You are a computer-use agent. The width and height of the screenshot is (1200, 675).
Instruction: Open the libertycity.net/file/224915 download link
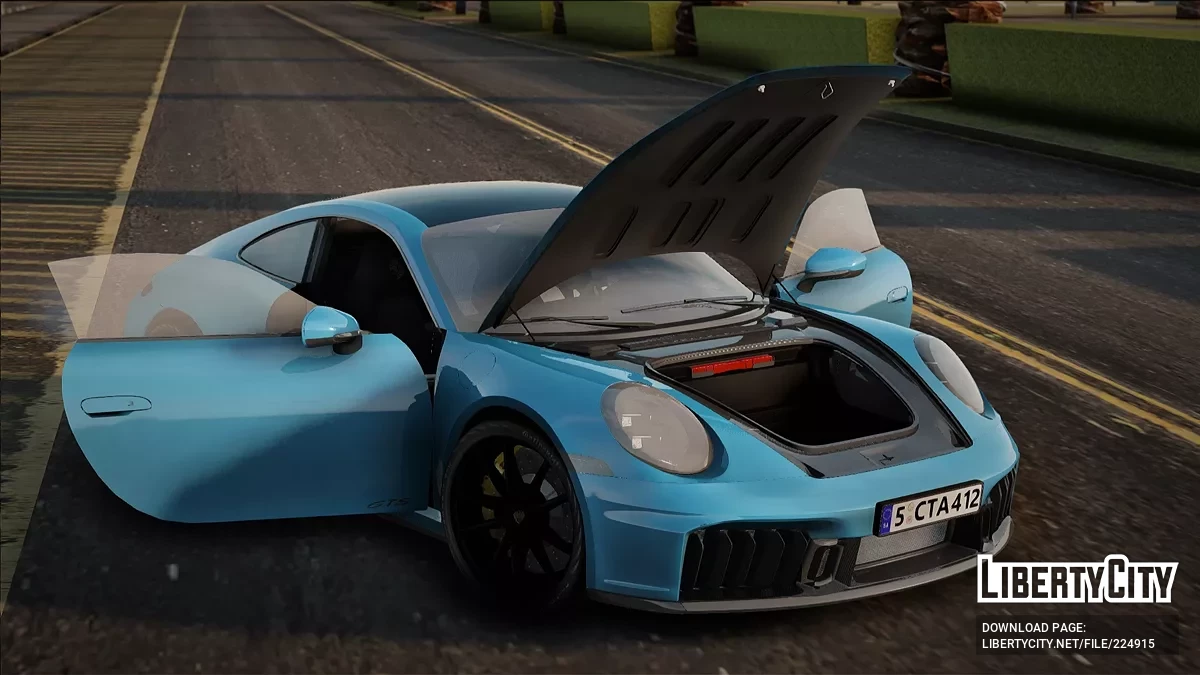[x=1068, y=644]
